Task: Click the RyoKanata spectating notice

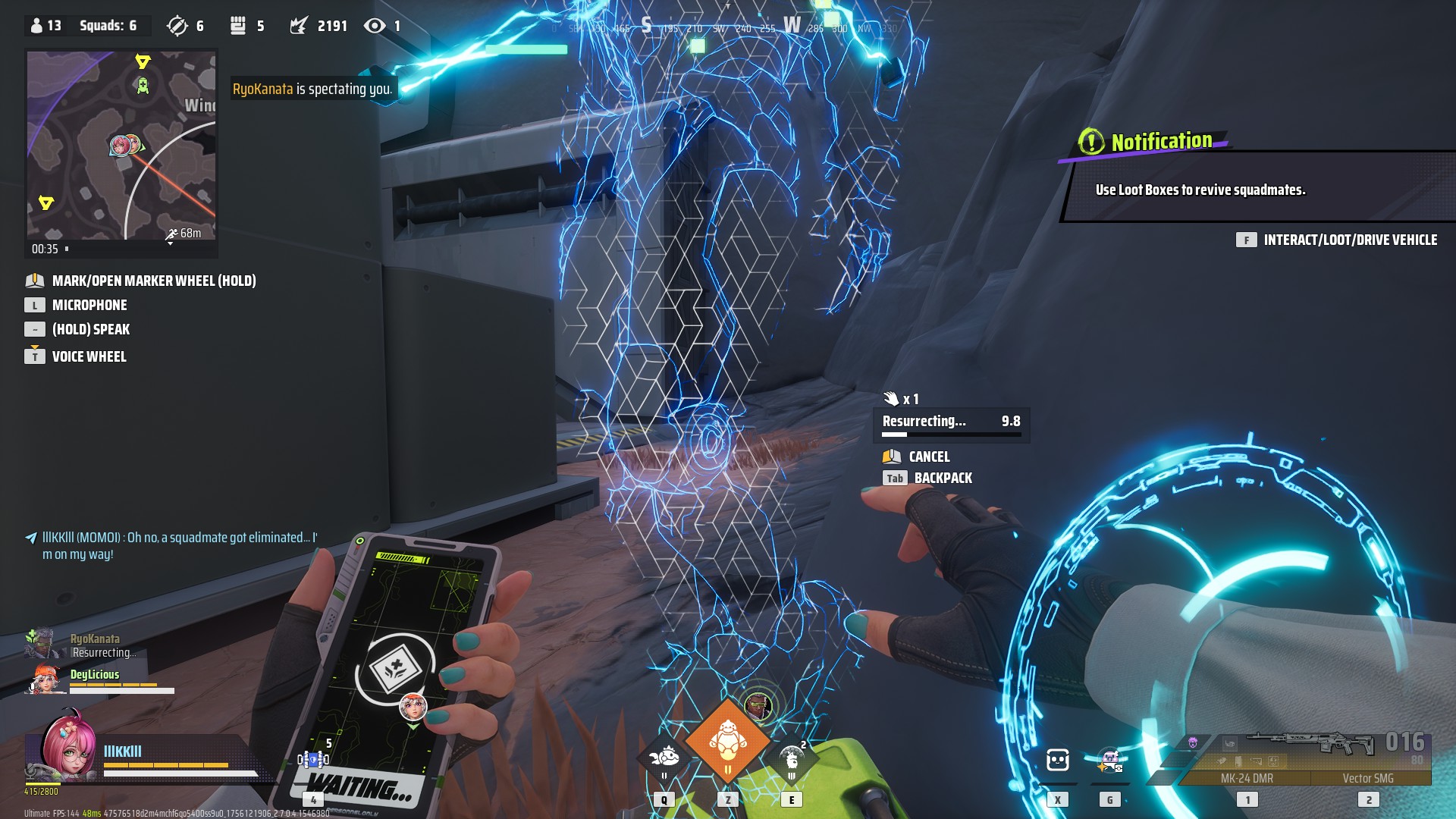Action: point(312,89)
